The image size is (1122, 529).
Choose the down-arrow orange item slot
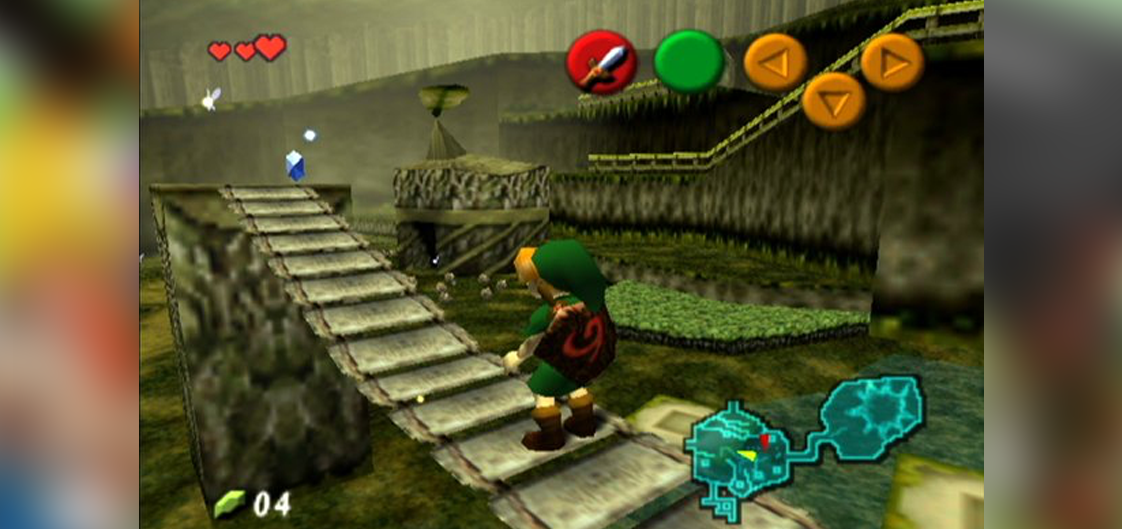click(833, 101)
